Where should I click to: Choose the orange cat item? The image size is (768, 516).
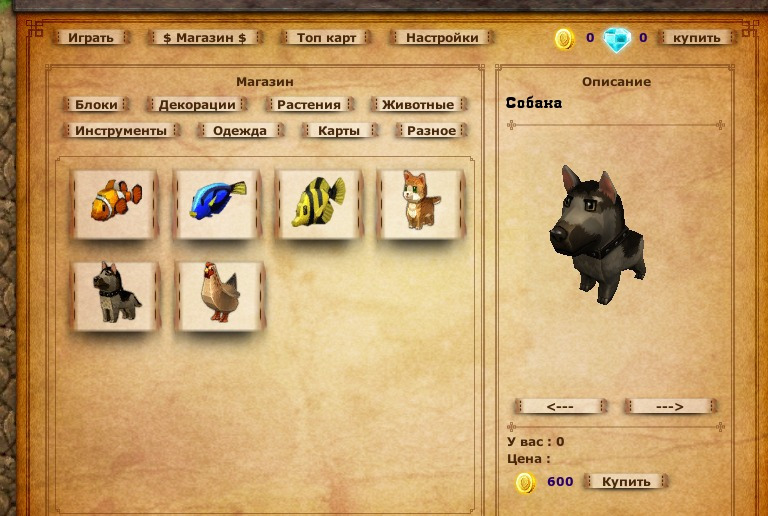click(421, 203)
